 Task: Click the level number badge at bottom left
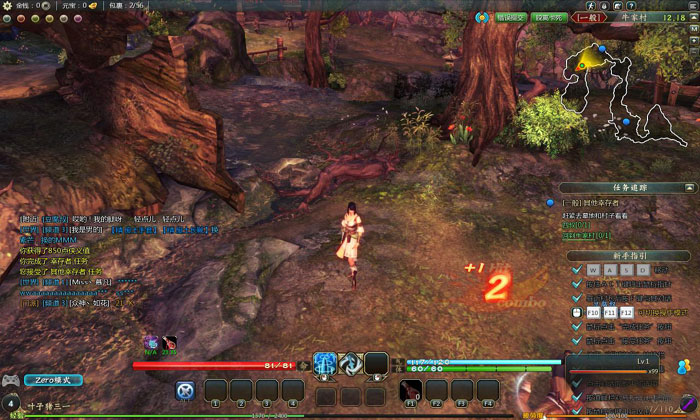tap(12, 402)
